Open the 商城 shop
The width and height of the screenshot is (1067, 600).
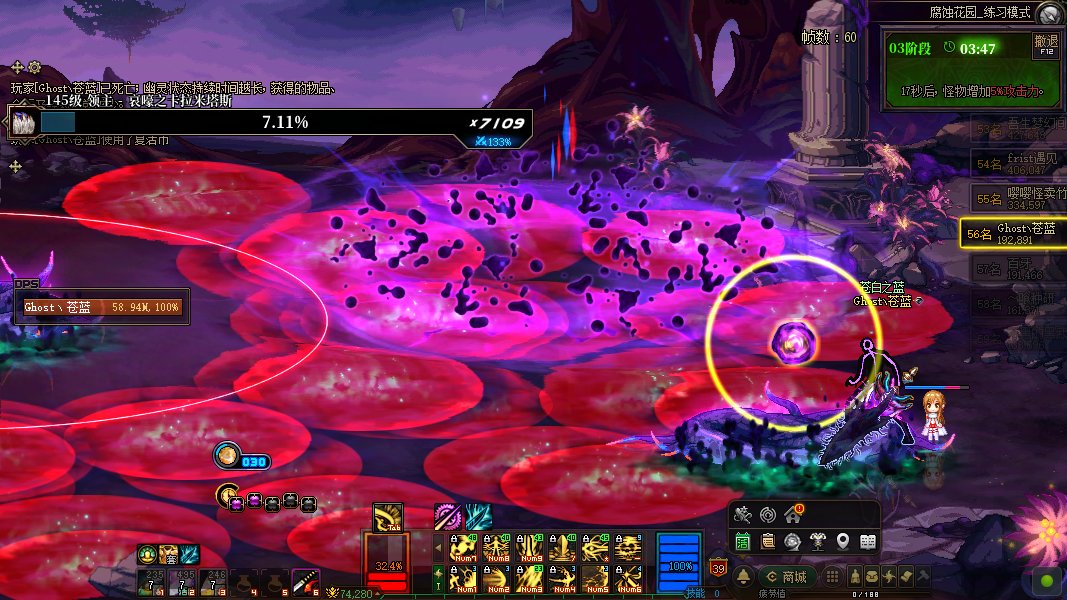point(785,577)
